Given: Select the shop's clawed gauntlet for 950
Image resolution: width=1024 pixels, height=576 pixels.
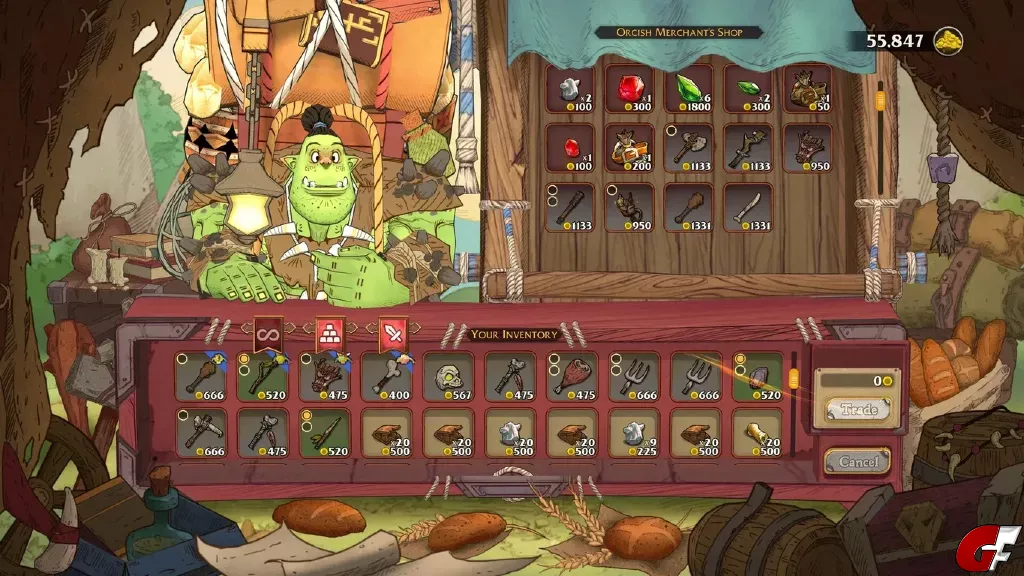Looking at the screenshot, I should click(808, 147).
